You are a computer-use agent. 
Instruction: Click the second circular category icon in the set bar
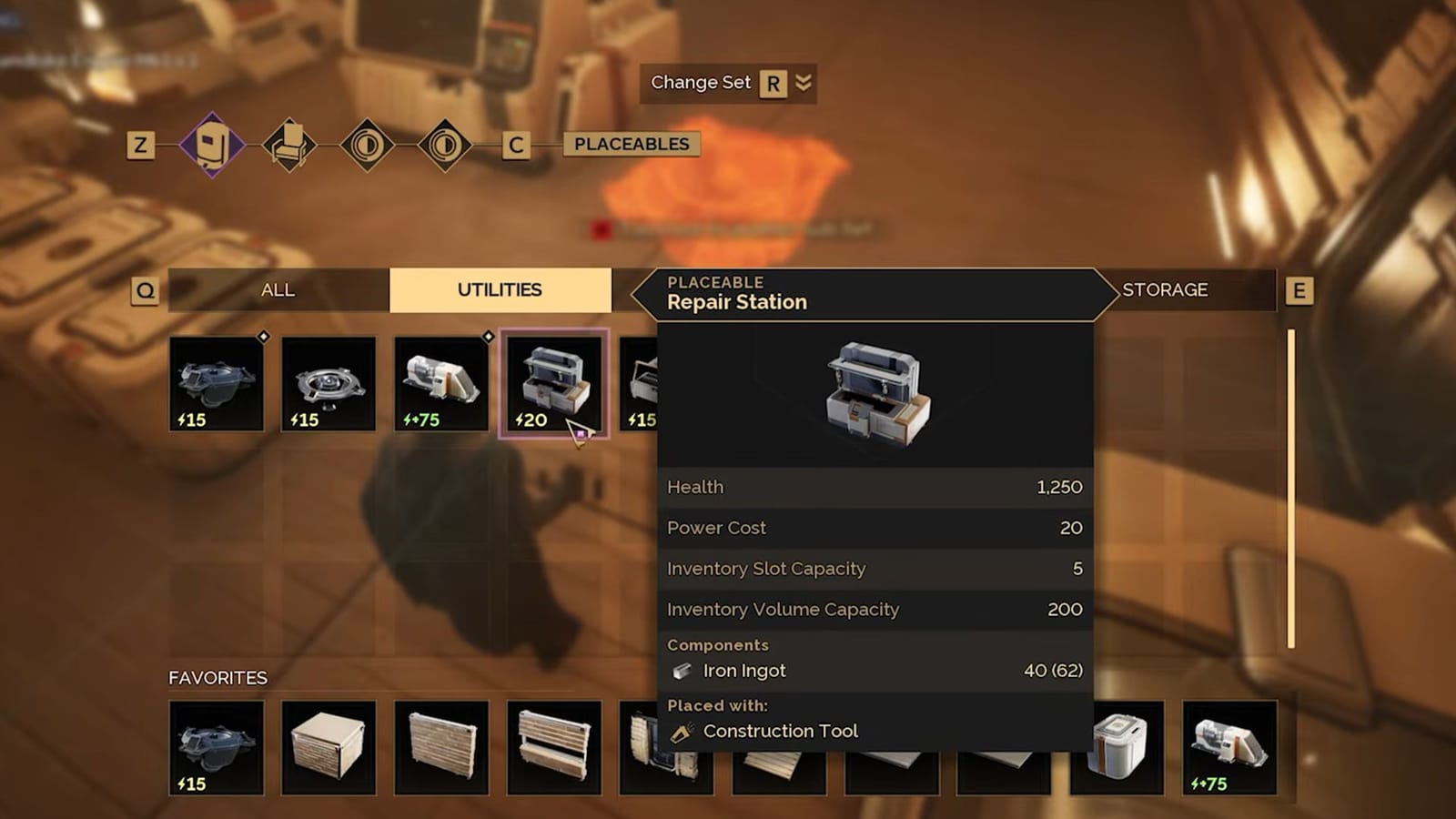click(x=445, y=144)
